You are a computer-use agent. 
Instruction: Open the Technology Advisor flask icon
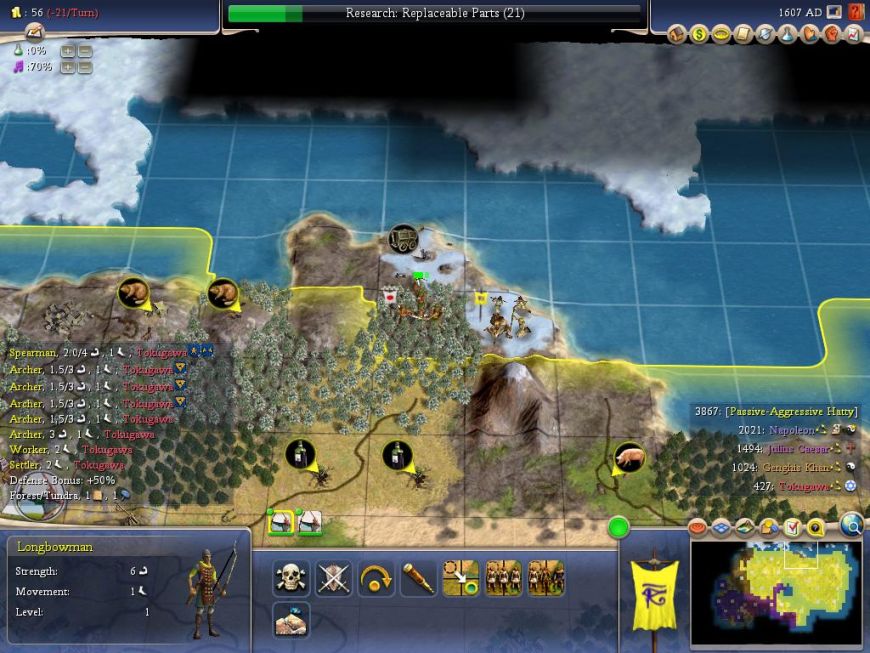786,34
